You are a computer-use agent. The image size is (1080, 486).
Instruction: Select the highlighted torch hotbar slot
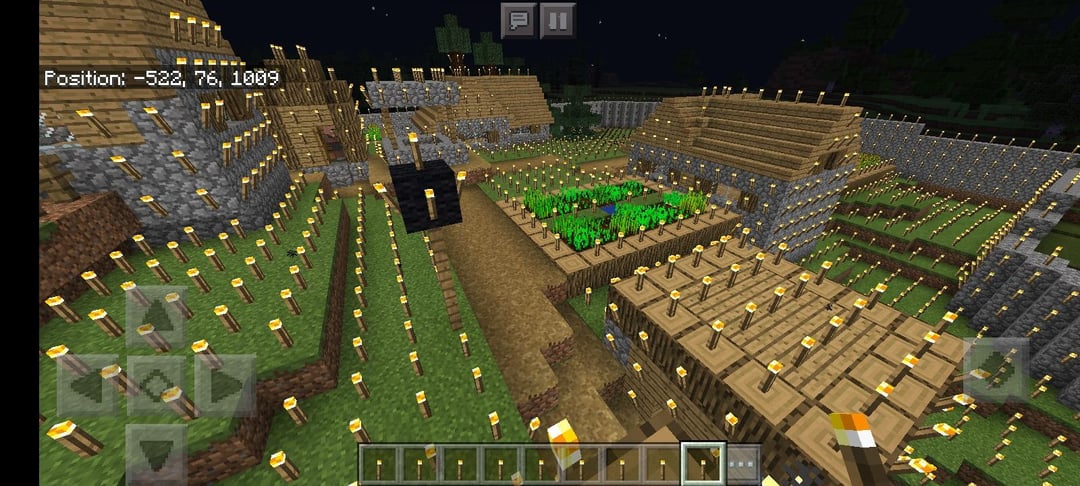click(701, 464)
